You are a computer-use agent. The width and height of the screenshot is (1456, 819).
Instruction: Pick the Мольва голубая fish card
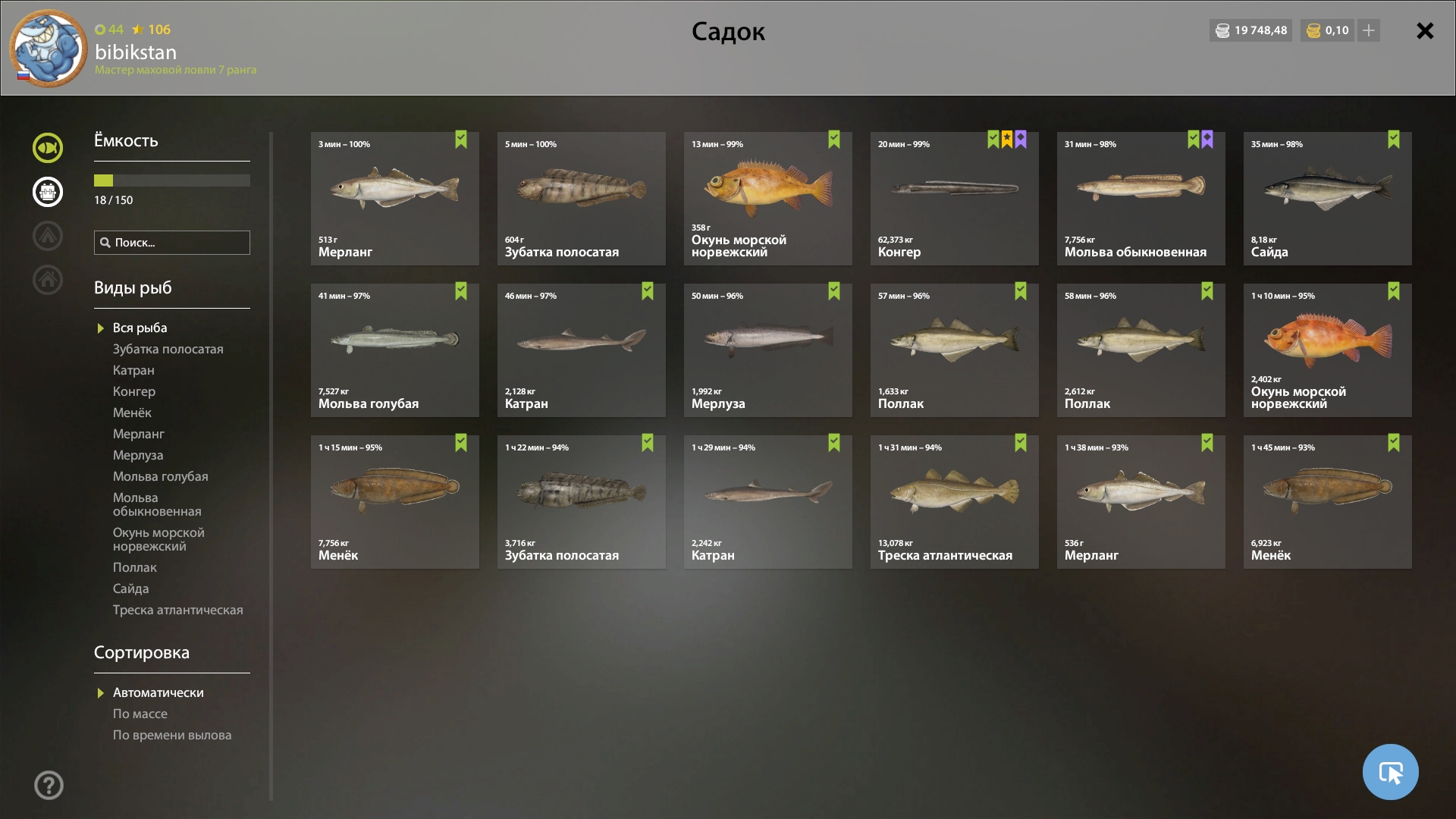pos(394,350)
